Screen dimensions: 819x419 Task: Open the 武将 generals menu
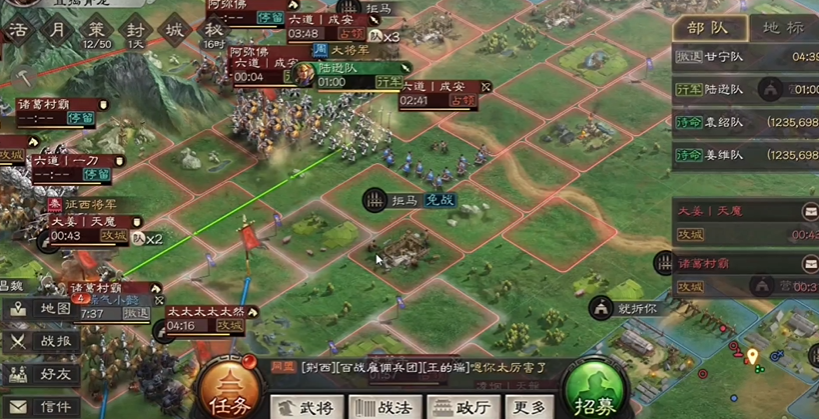pyautogui.click(x=308, y=406)
